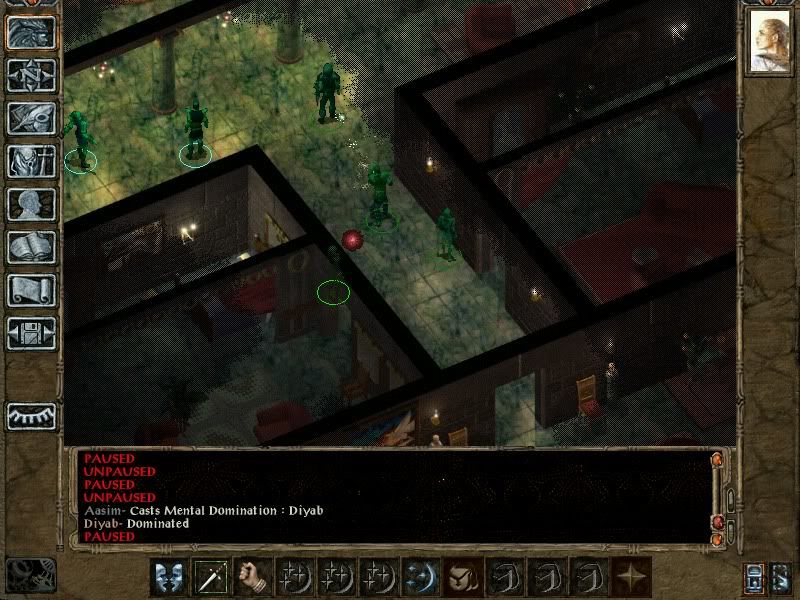Screen dimensions: 800x600
Task: Return to game via the top sidebar icon
Action: coord(32,32)
